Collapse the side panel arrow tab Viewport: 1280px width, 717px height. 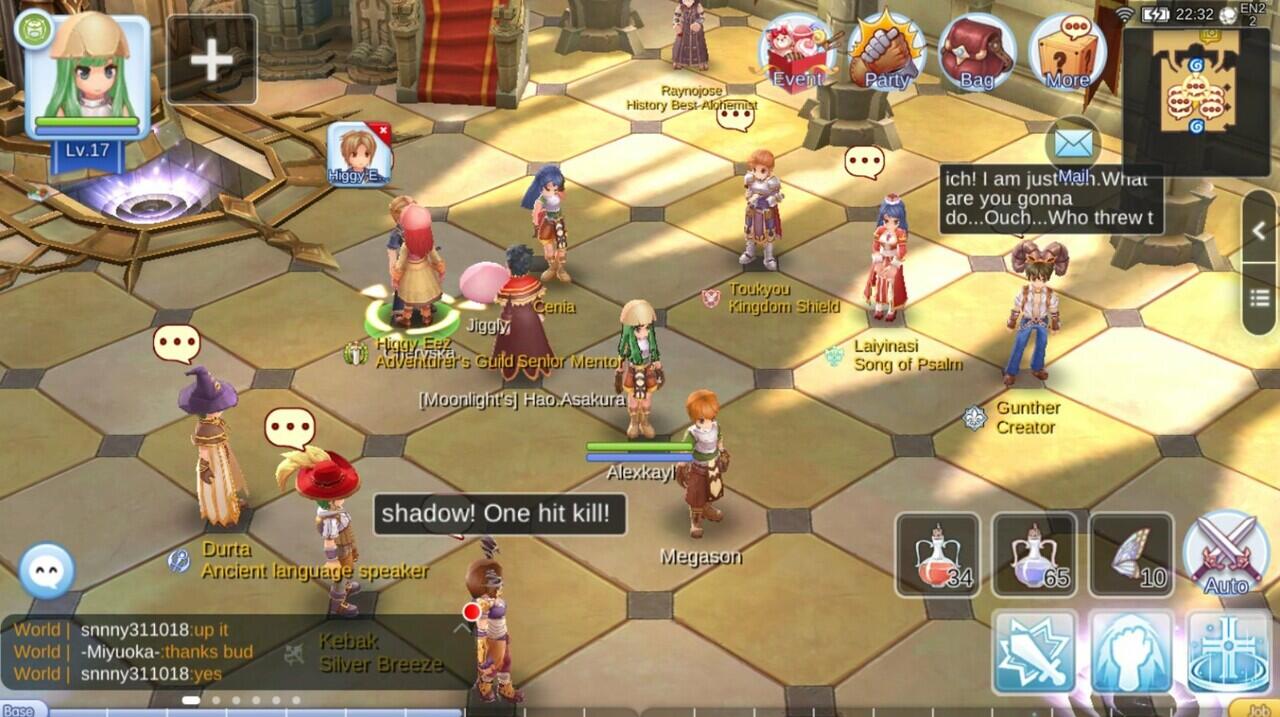point(1260,231)
